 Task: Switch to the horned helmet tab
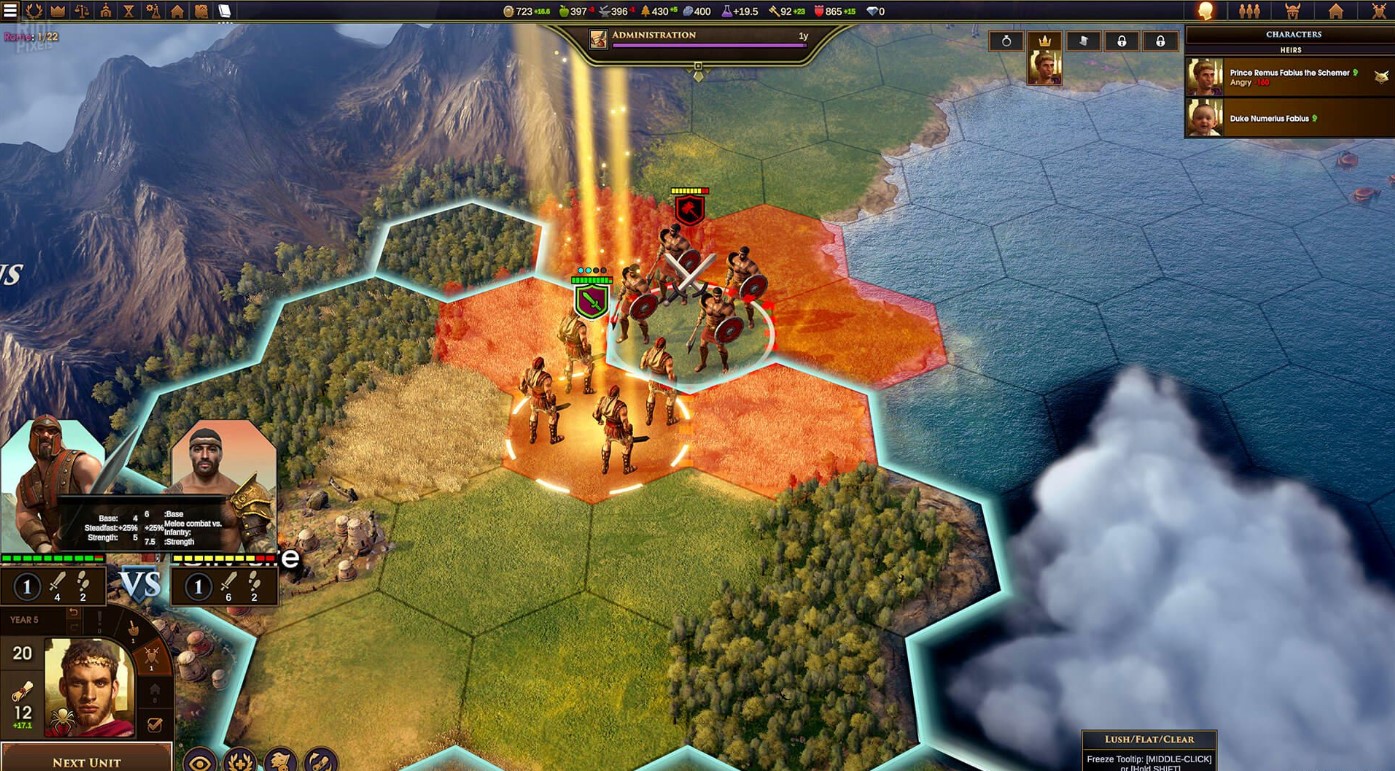click(x=1292, y=11)
